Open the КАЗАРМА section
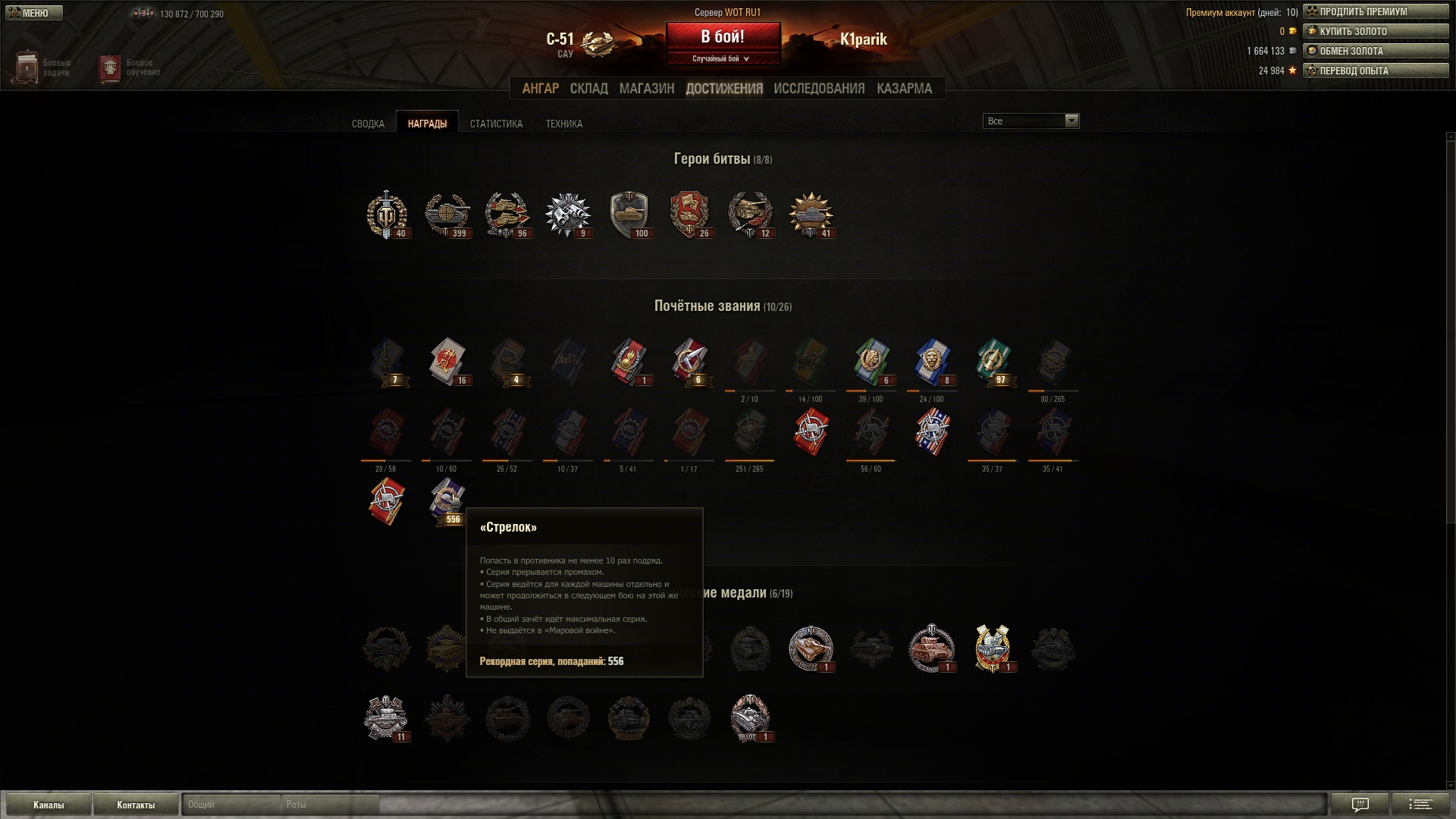Image resolution: width=1456 pixels, height=819 pixels. [x=904, y=89]
